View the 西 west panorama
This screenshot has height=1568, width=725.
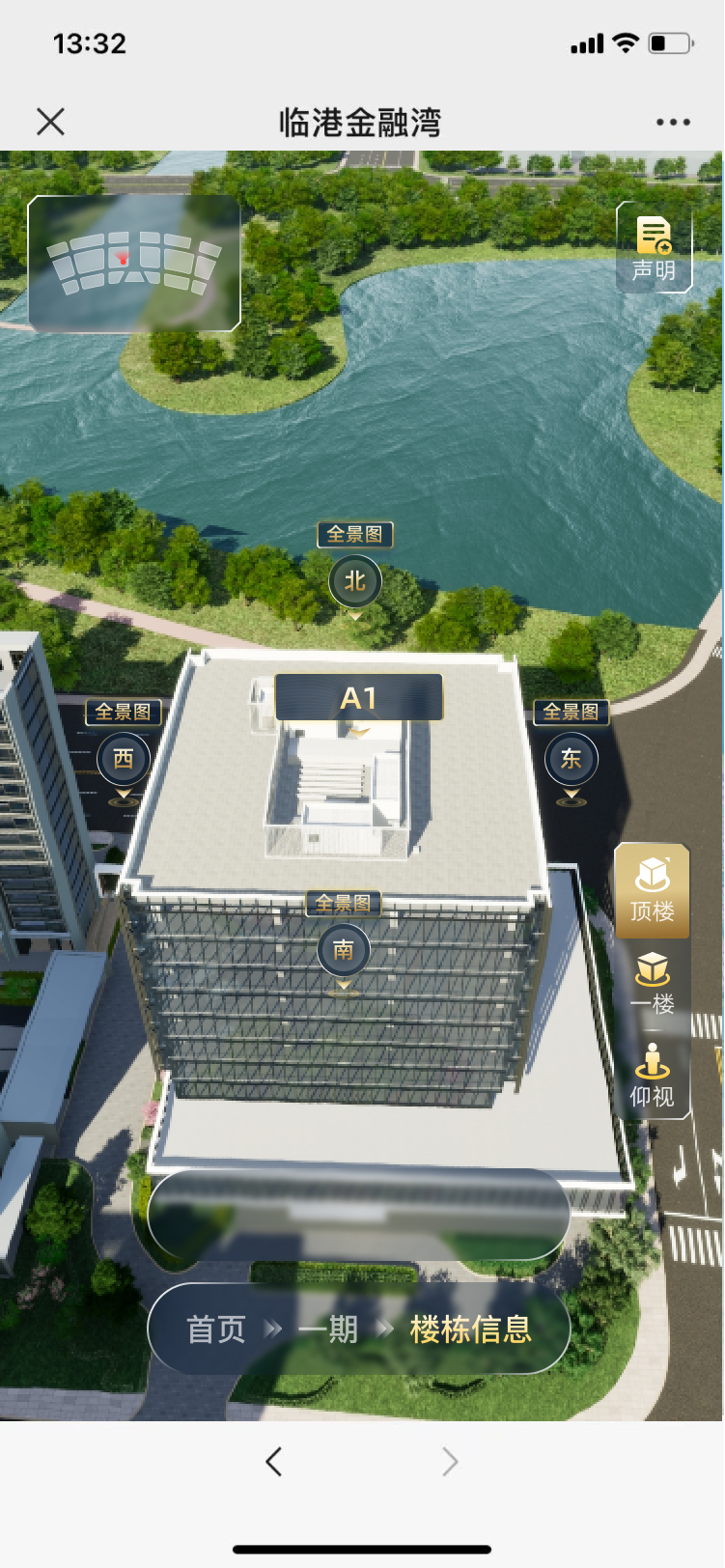pyautogui.click(x=124, y=760)
